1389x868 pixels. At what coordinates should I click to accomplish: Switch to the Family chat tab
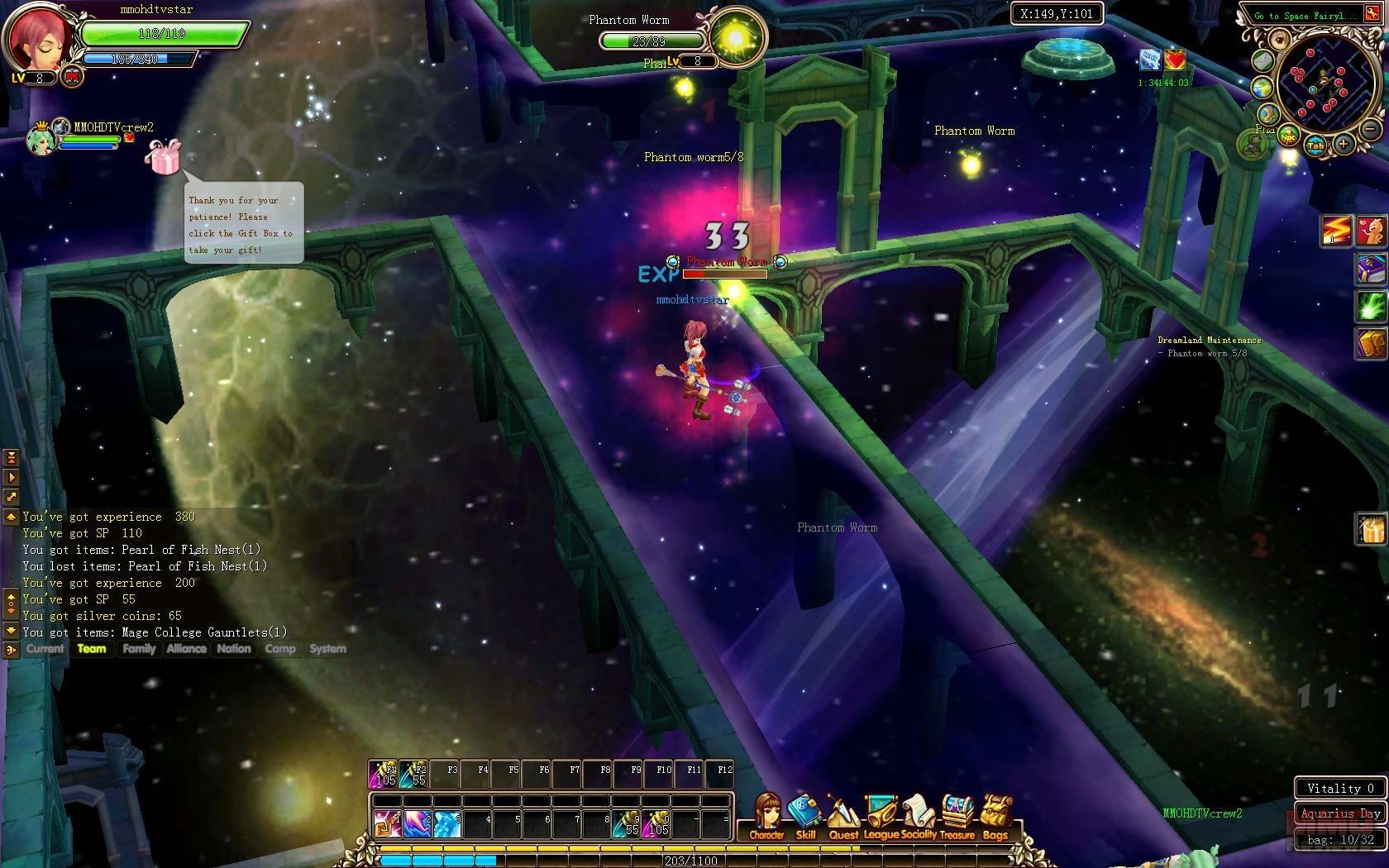139,649
